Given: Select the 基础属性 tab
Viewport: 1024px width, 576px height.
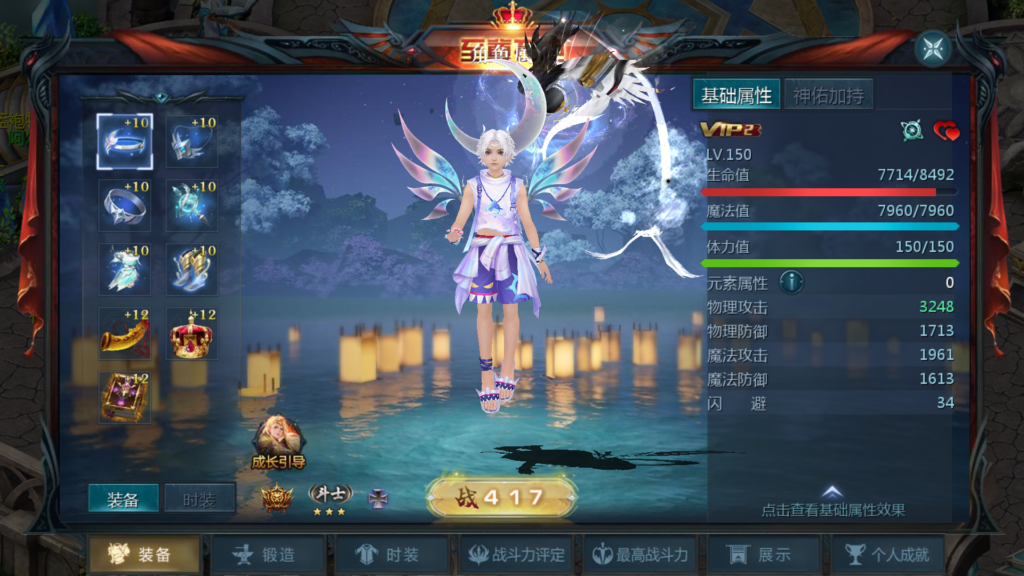Looking at the screenshot, I should (736, 96).
